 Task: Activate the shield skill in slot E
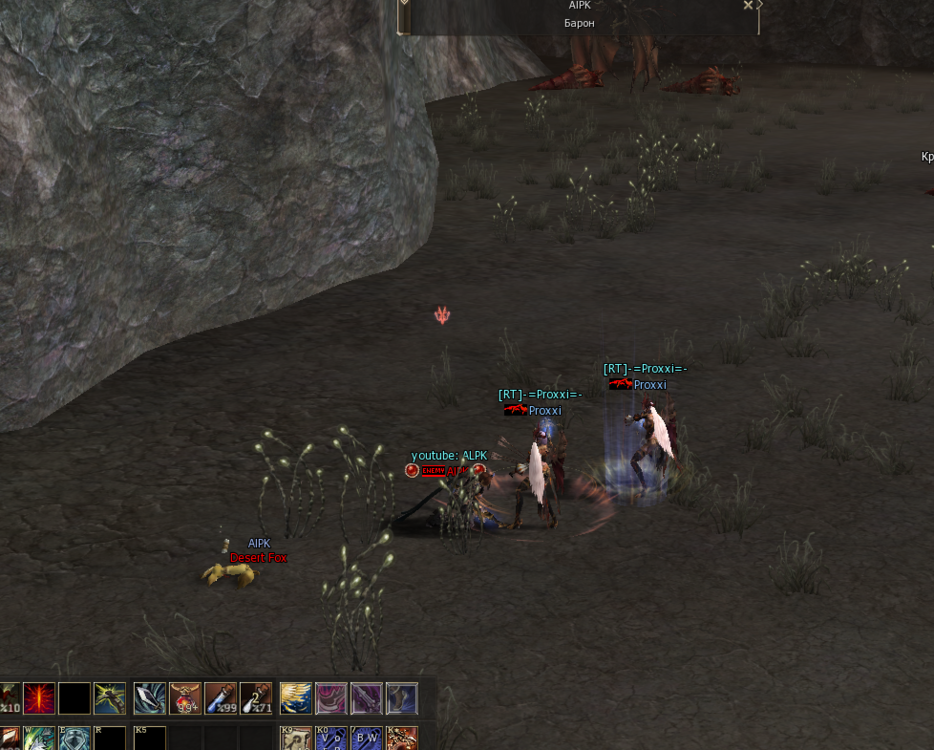pyautogui.click(x=75, y=739)
